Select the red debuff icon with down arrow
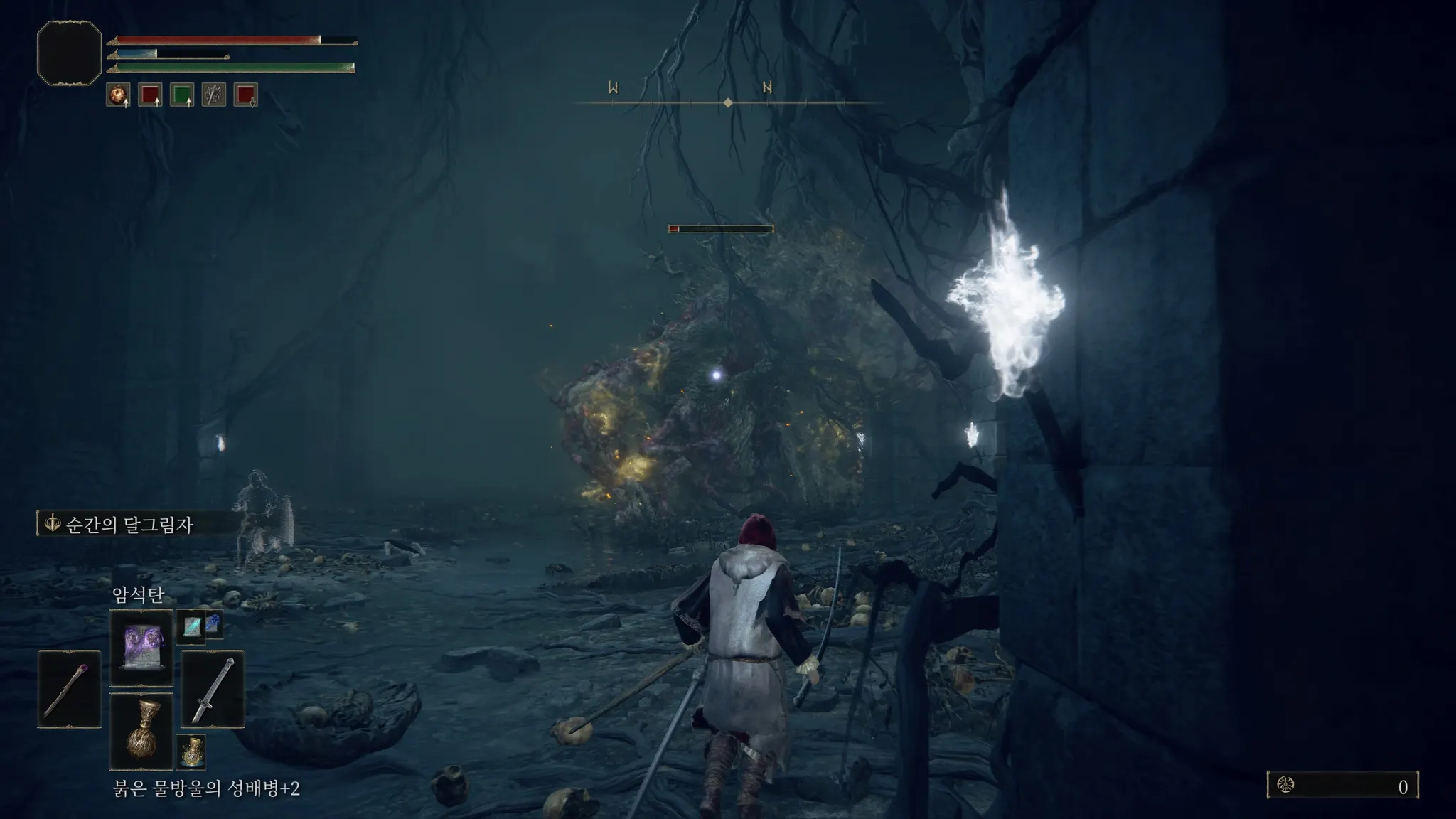The height and width of the screenshot is (819, 1456). point(245,95)
